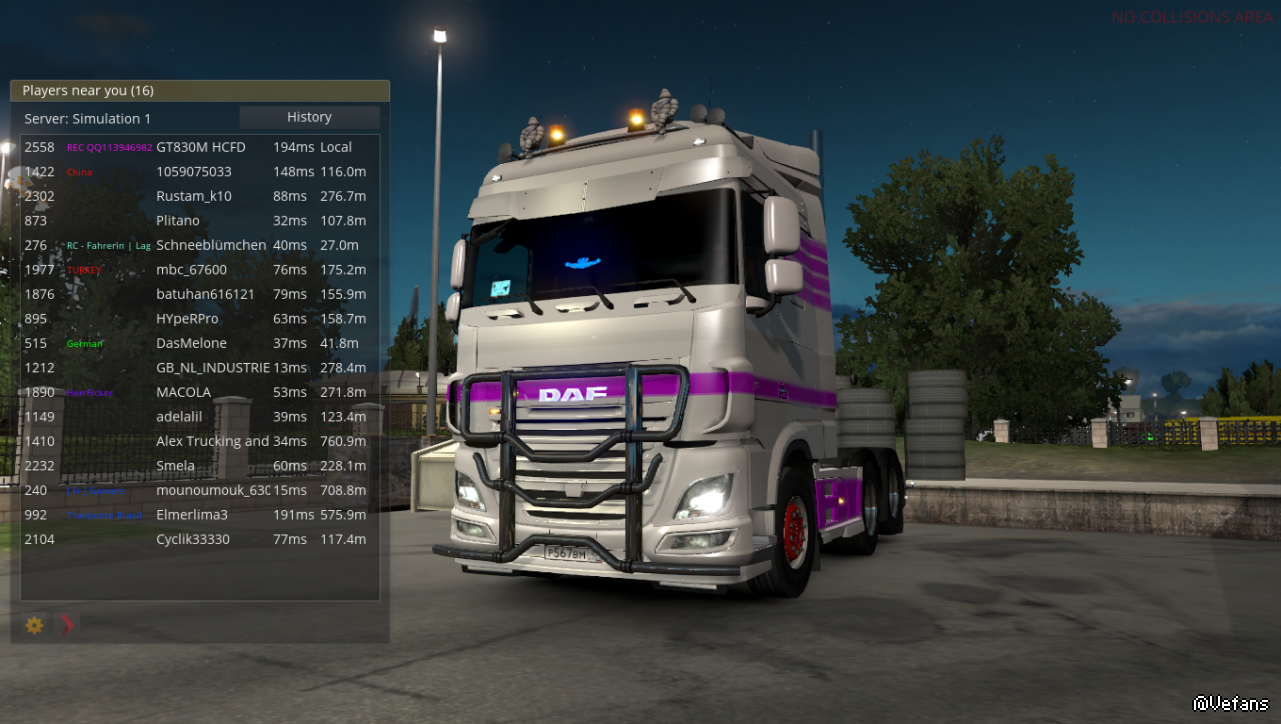
Task: Select player 1059075033 in the list
Action: (194, 172)
